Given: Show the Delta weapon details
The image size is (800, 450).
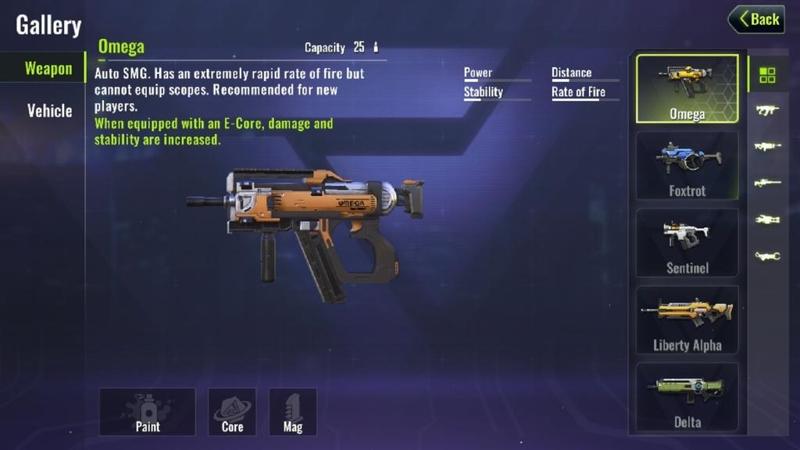Looking at the screenshot, I should point(687,396).
